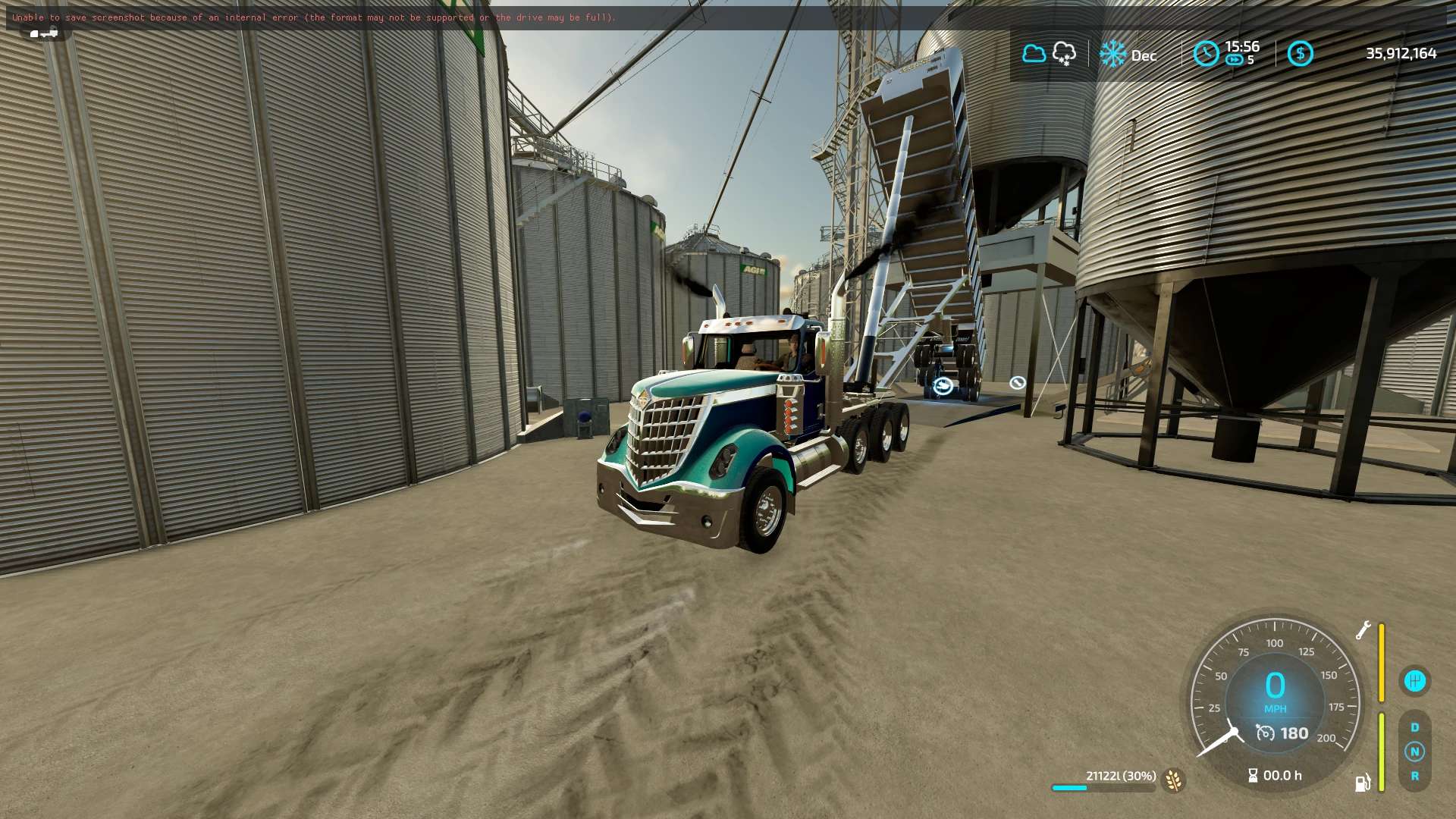Click the wrench vehicle damage icon
Image resolution: width=1456 pixels, height=819 pixels.
point(1363,630)
